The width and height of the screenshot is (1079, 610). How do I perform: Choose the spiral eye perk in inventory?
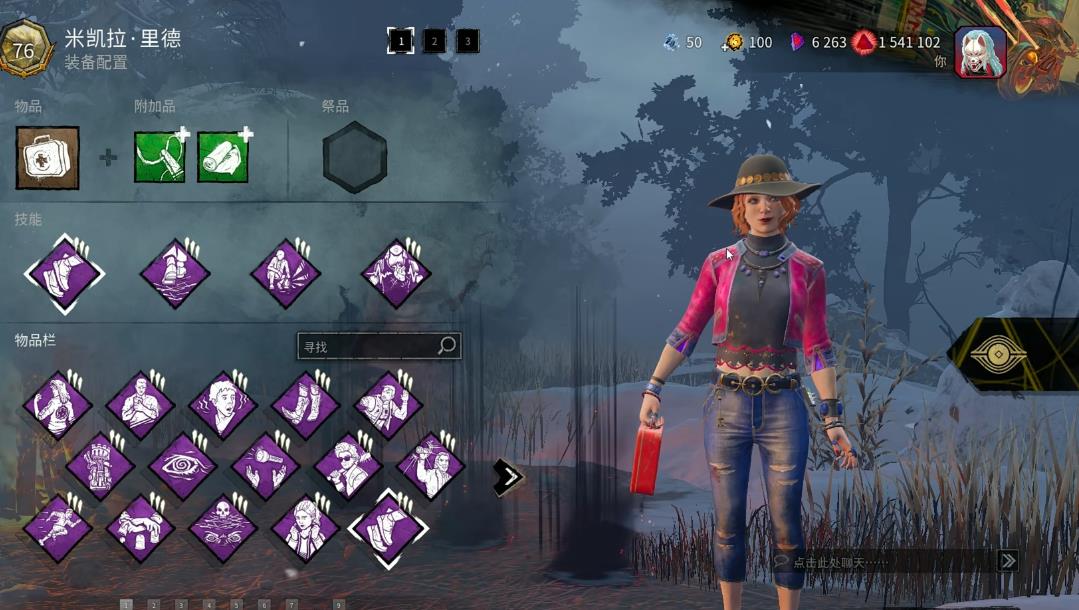pyautogui.click(x=182, y=466)
